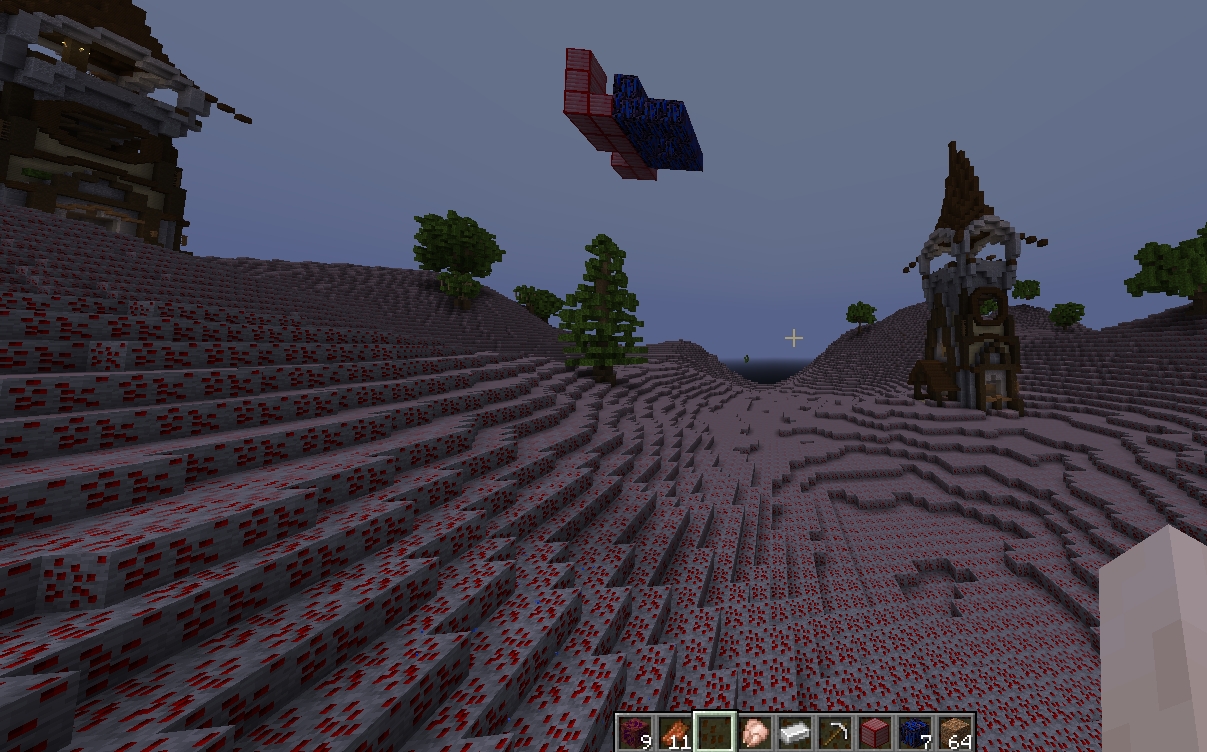Equip the pickaxe from the hotbar

point(835,733)
